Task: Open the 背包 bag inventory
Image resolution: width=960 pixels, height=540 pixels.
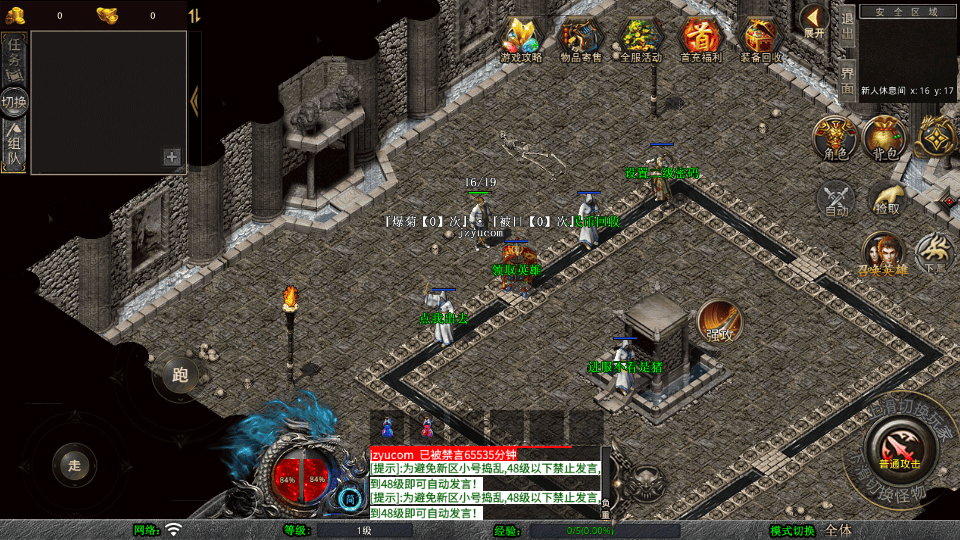Action: [884, 137]
